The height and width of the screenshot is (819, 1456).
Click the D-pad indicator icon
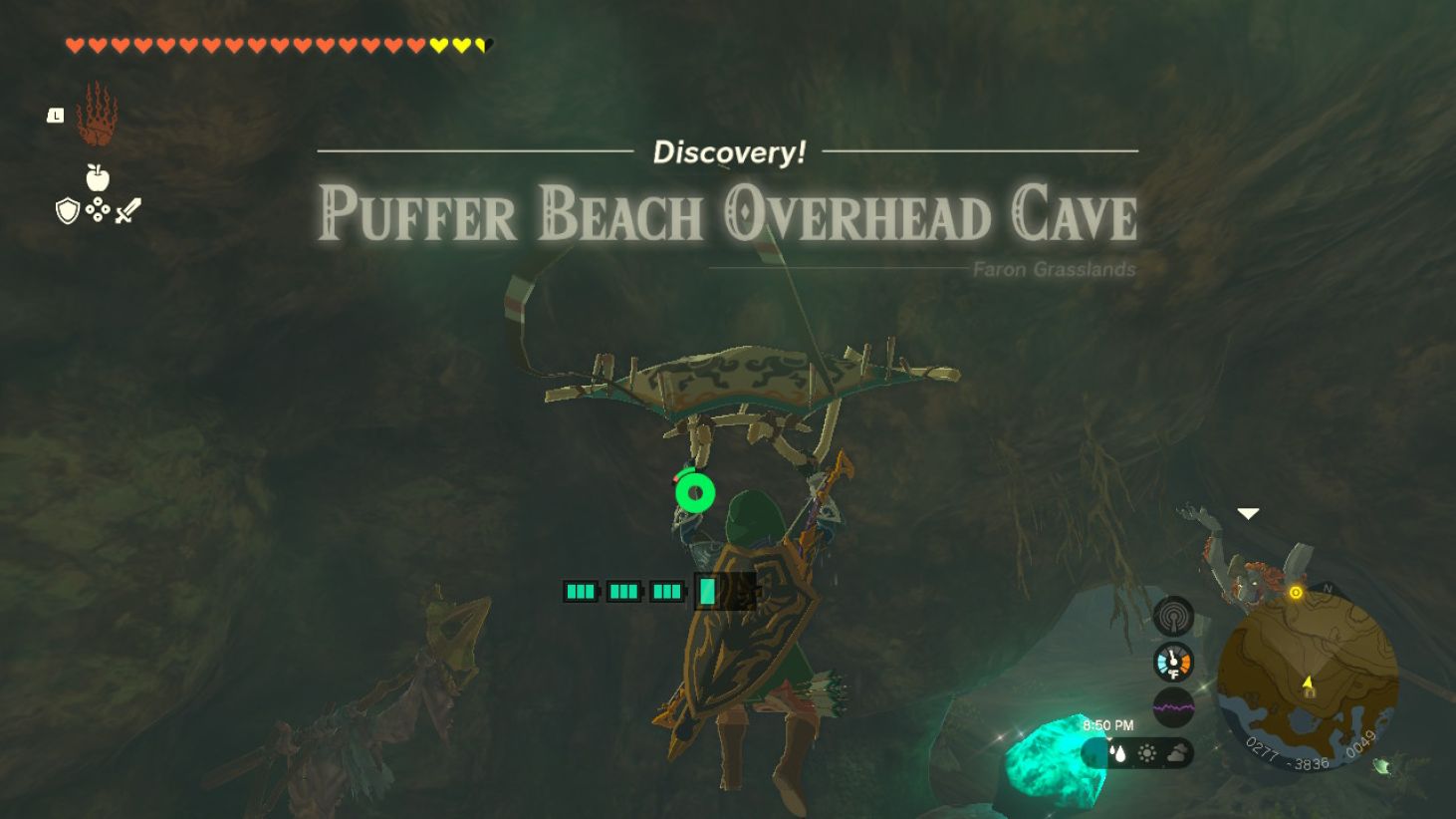[x=97, y=211]
